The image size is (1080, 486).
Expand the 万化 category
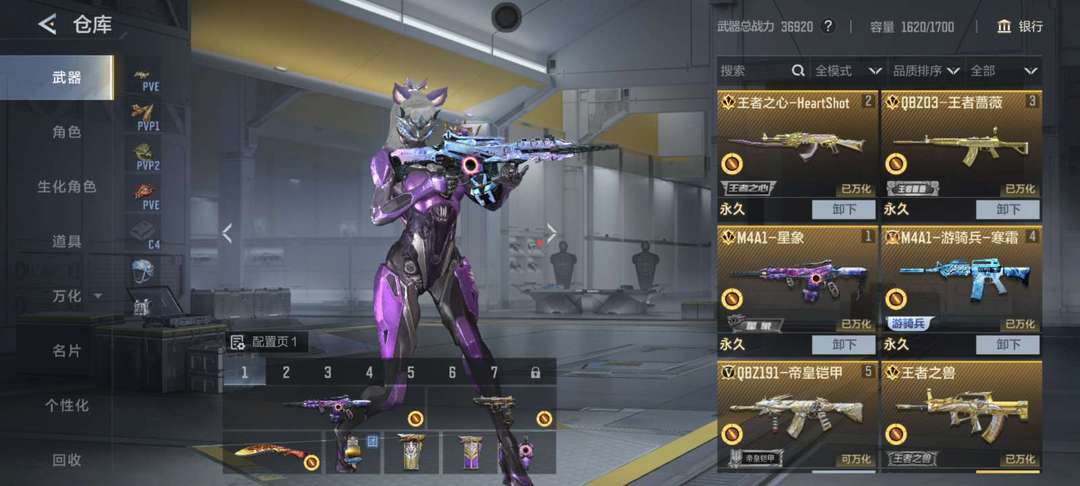point(76,296)
